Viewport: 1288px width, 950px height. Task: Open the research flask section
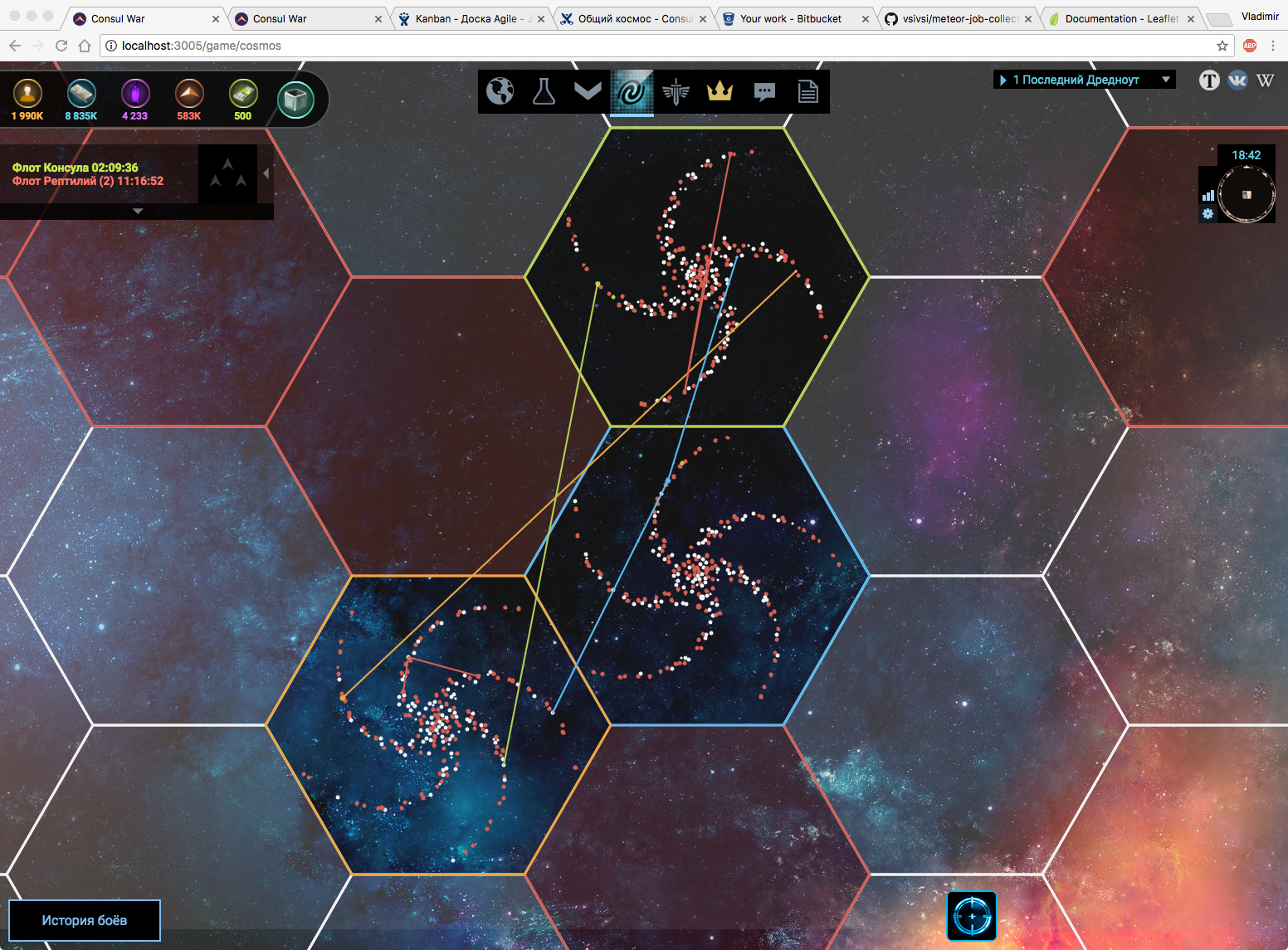(544, 91)
